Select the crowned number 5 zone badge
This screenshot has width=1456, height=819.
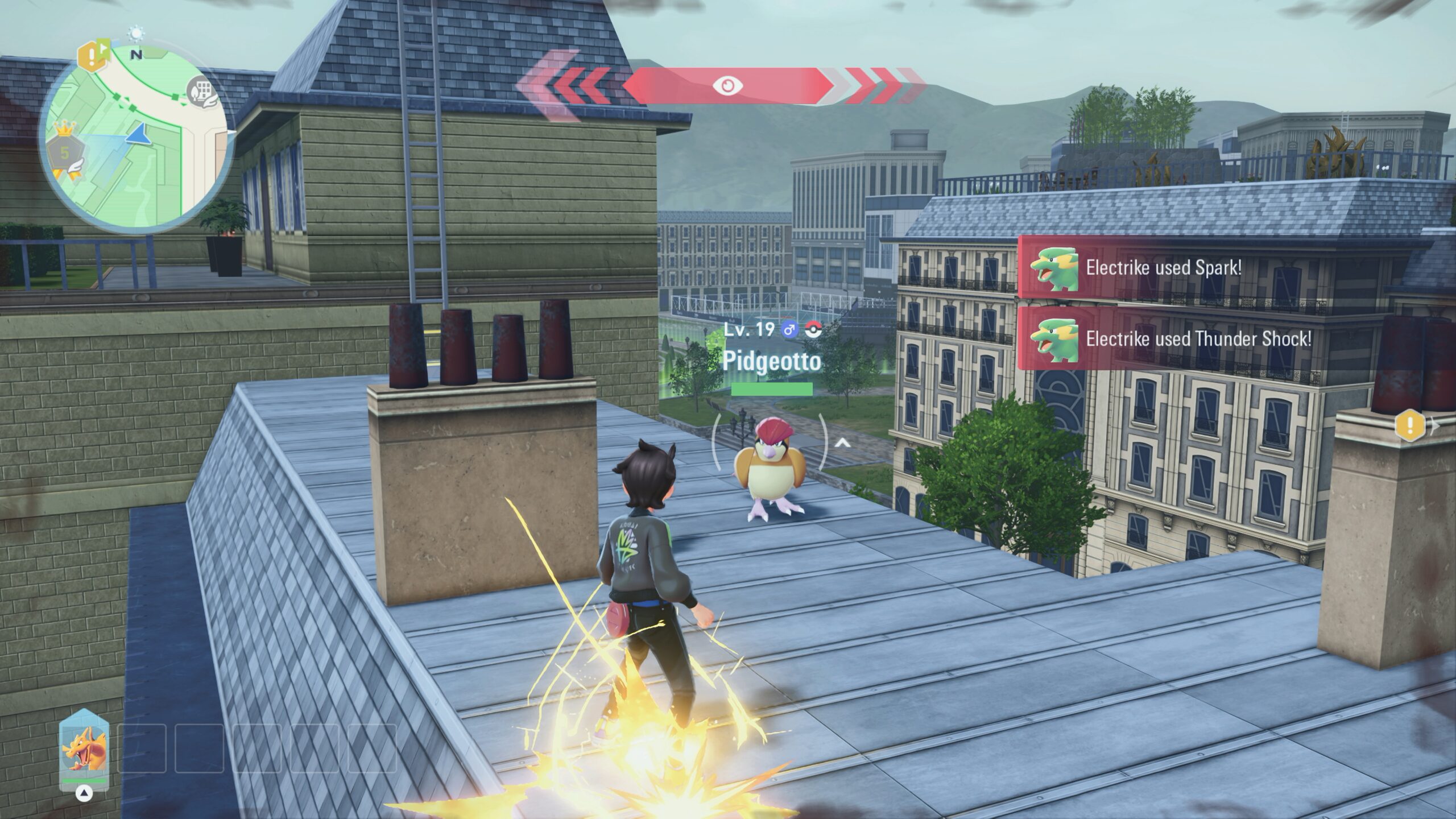65,152
